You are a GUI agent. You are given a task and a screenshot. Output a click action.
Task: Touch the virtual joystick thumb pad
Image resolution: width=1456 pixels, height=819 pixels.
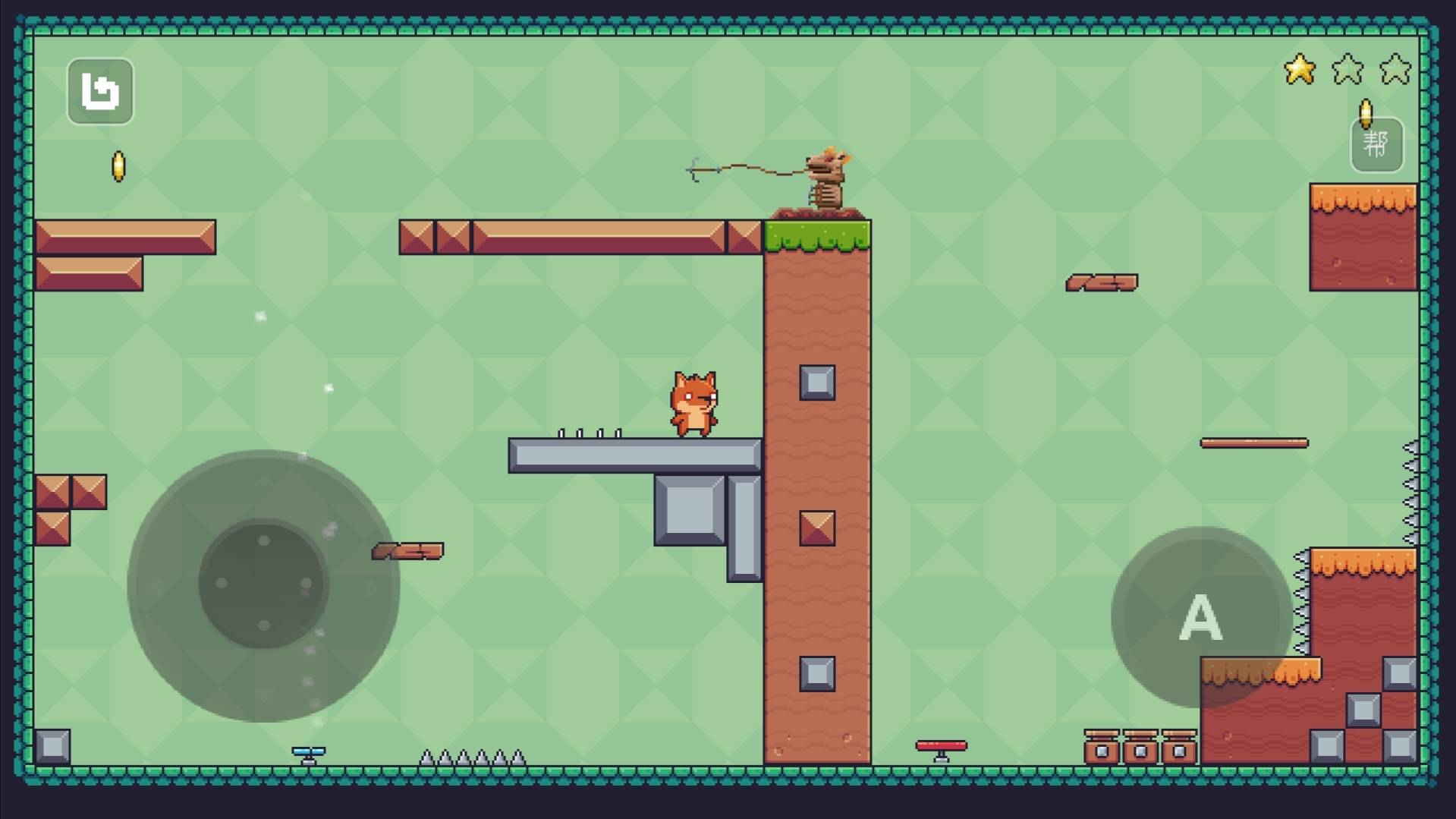(263, 583)
